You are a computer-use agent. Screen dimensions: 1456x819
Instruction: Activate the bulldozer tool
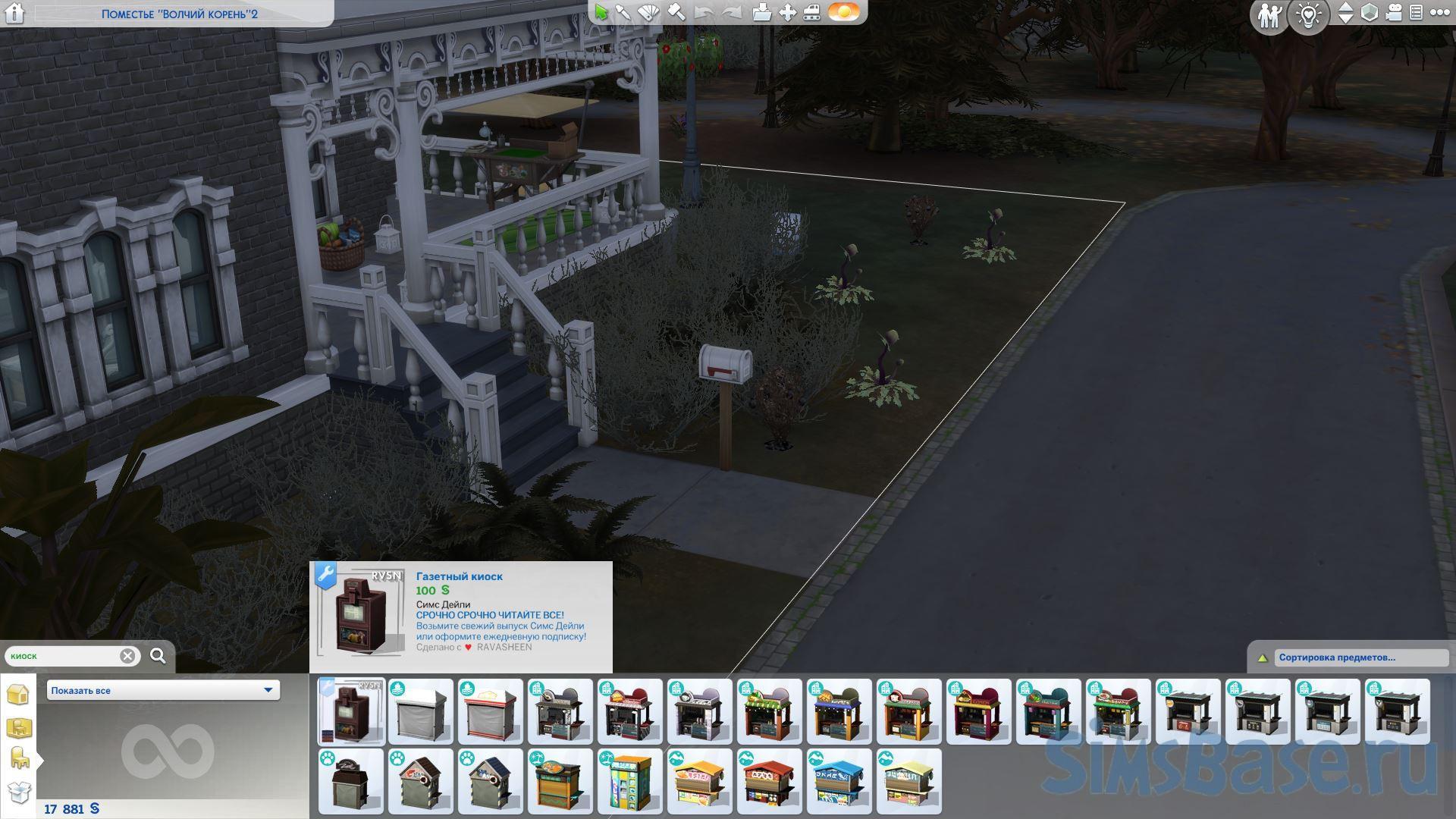(x=812, y=13)
